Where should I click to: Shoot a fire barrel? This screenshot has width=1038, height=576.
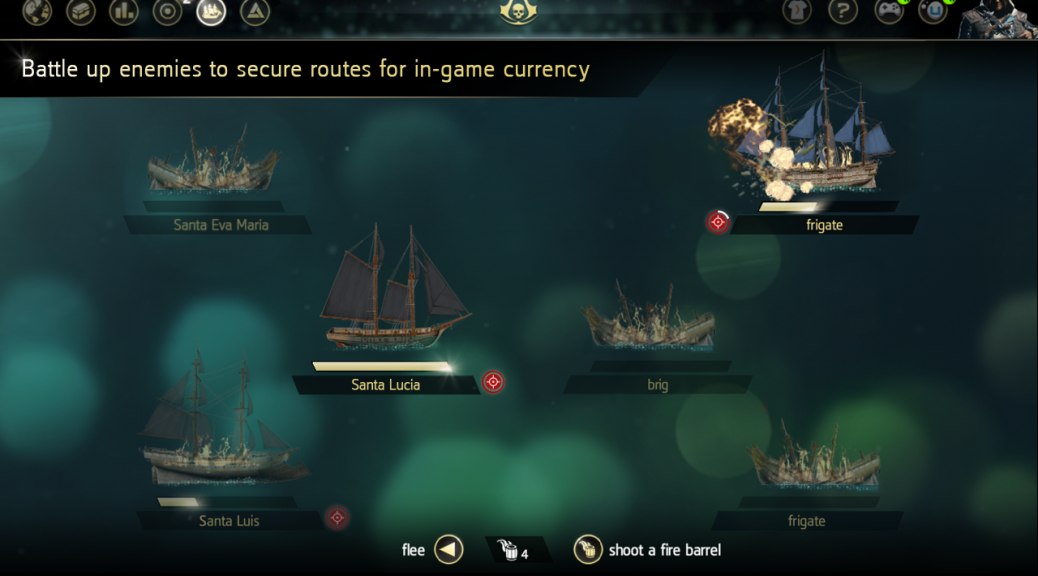pos(588,550)
